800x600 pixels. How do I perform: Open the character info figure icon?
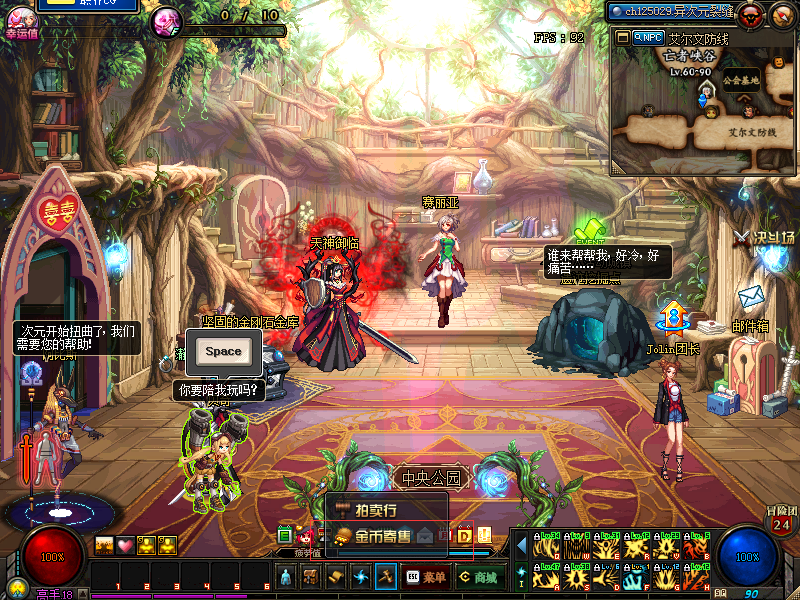(286, 577)
